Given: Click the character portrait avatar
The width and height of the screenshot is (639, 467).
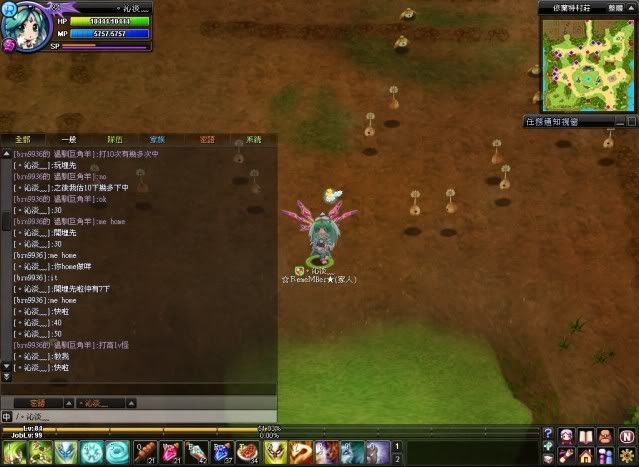Looking at the screenshot, I should pos(20,27).
